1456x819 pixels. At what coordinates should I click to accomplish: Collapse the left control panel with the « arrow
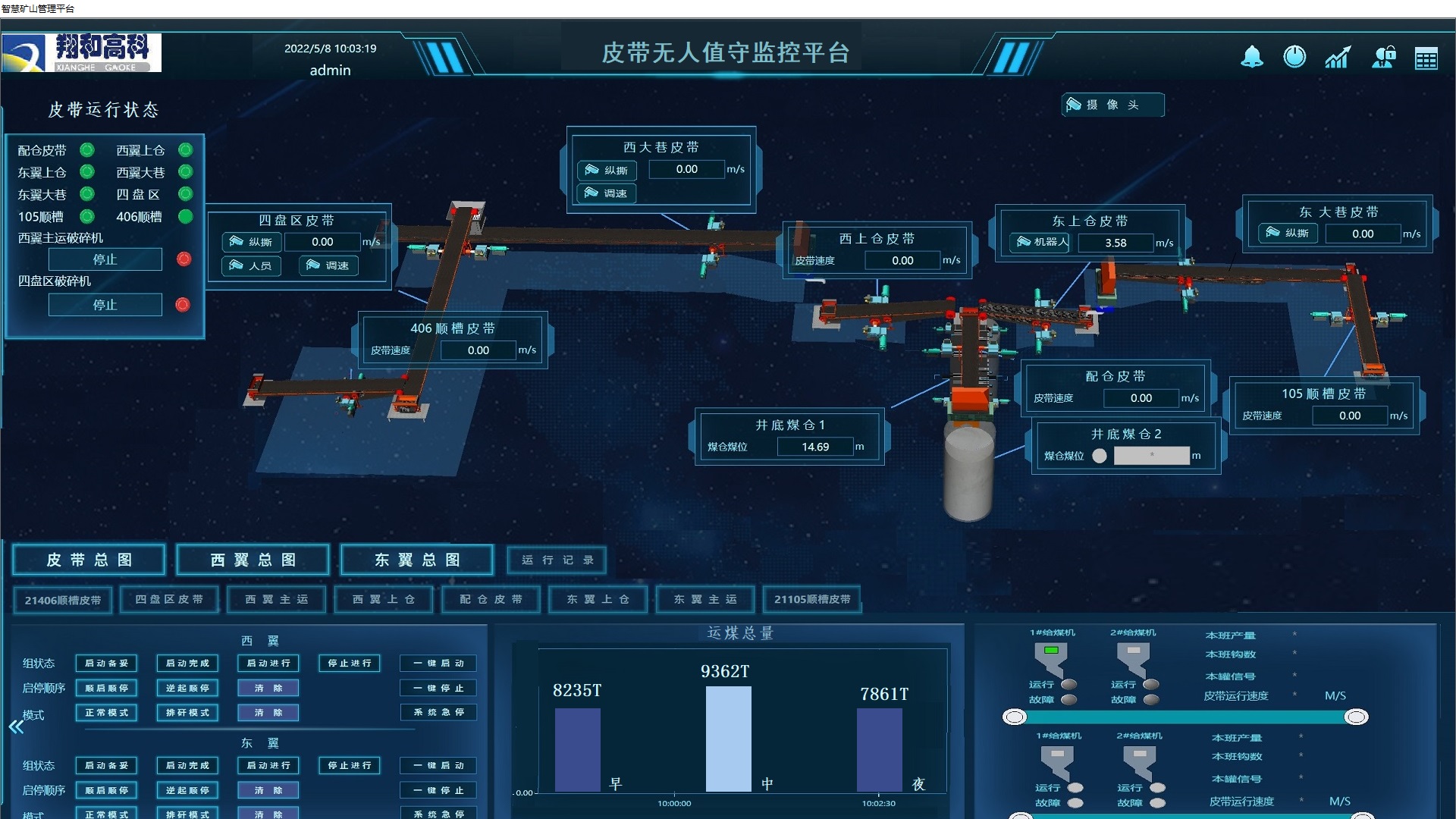[x=17, y=726]
